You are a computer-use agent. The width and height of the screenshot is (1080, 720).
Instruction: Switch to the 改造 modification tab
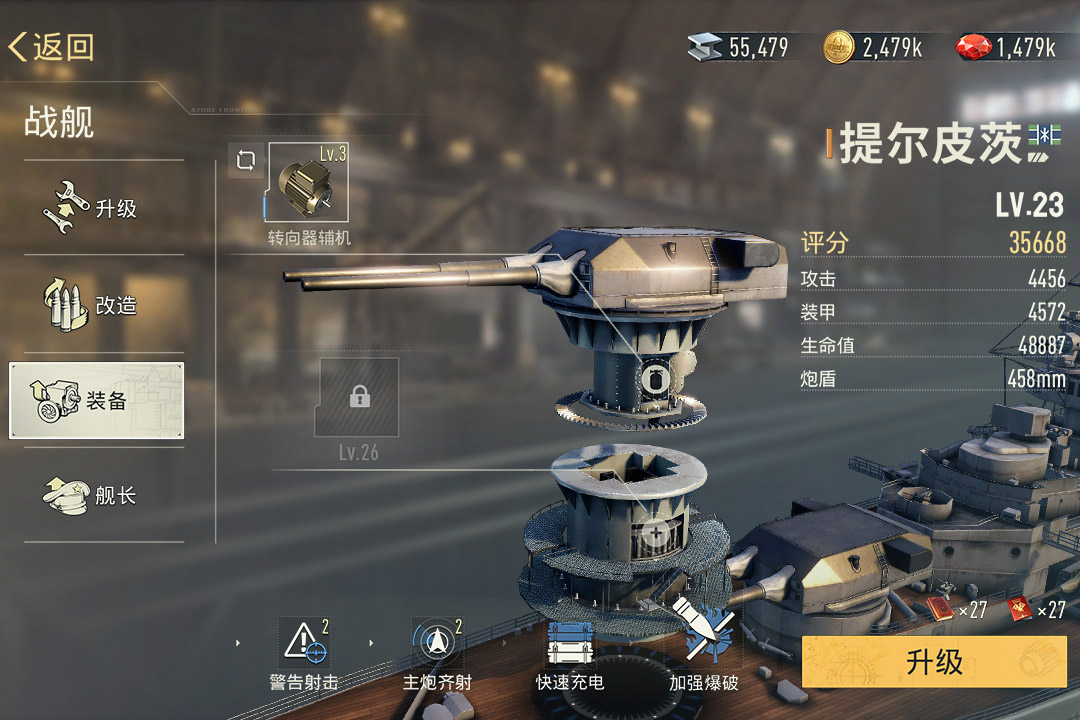pyautogui.click(x=97, y=304)
